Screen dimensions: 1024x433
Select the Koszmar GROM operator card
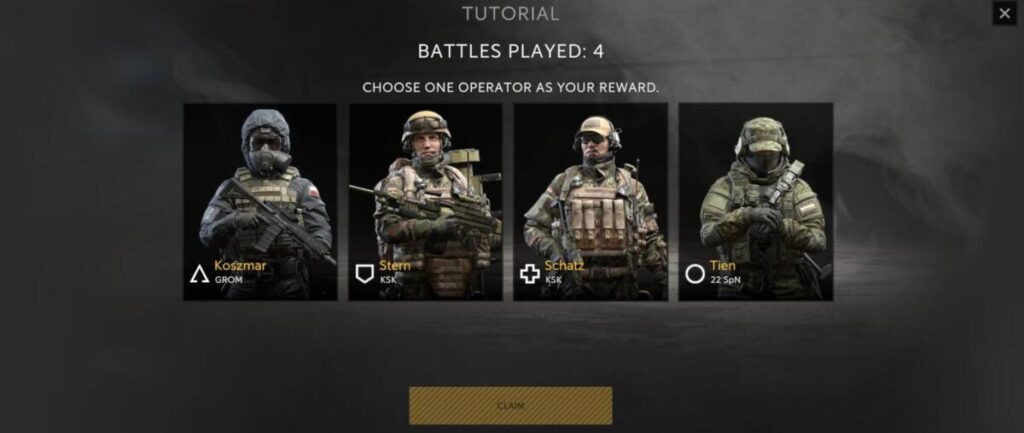click(x=260, y=201)
